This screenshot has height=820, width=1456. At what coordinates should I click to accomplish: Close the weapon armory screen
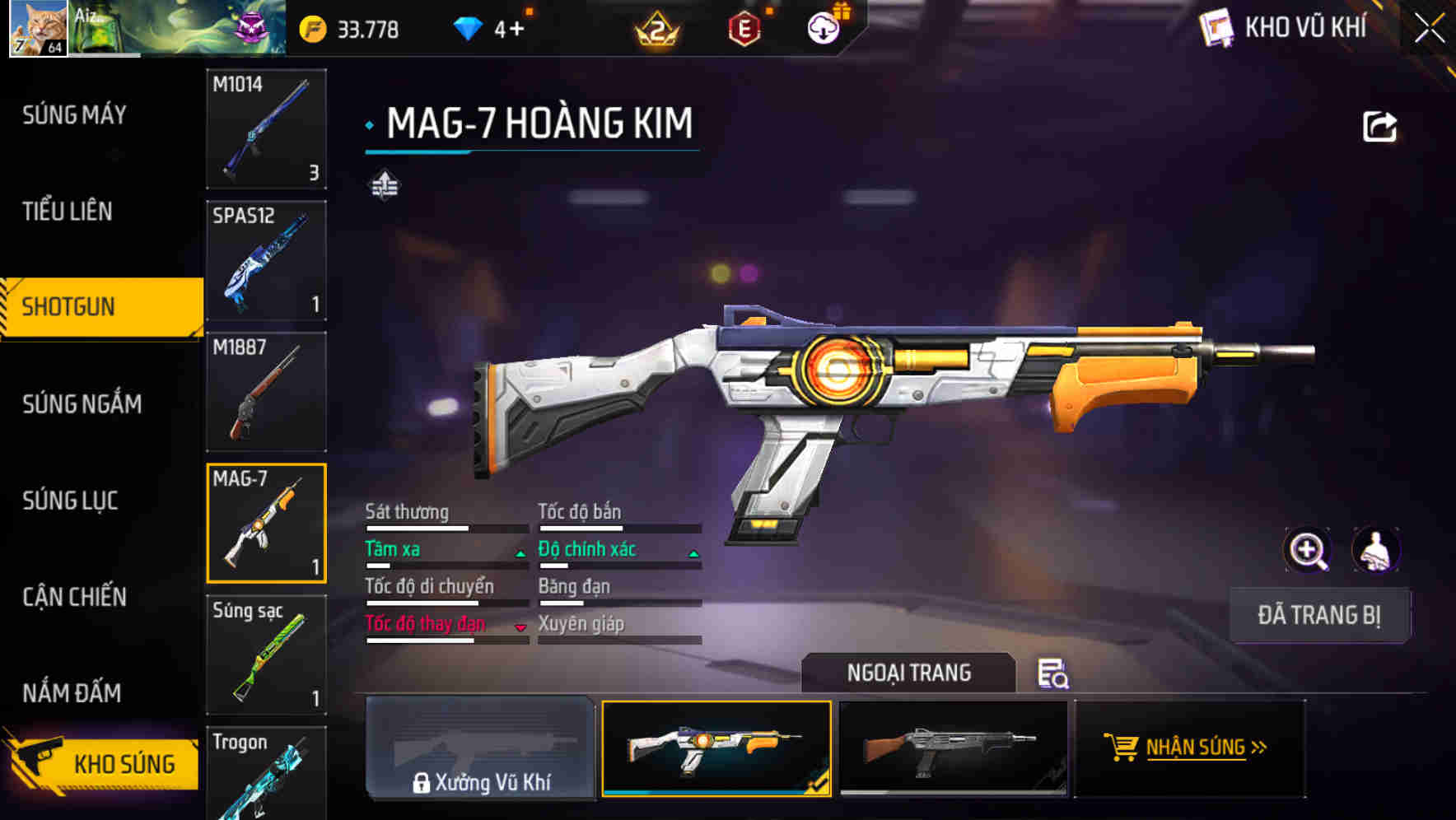click(1430, 28)
